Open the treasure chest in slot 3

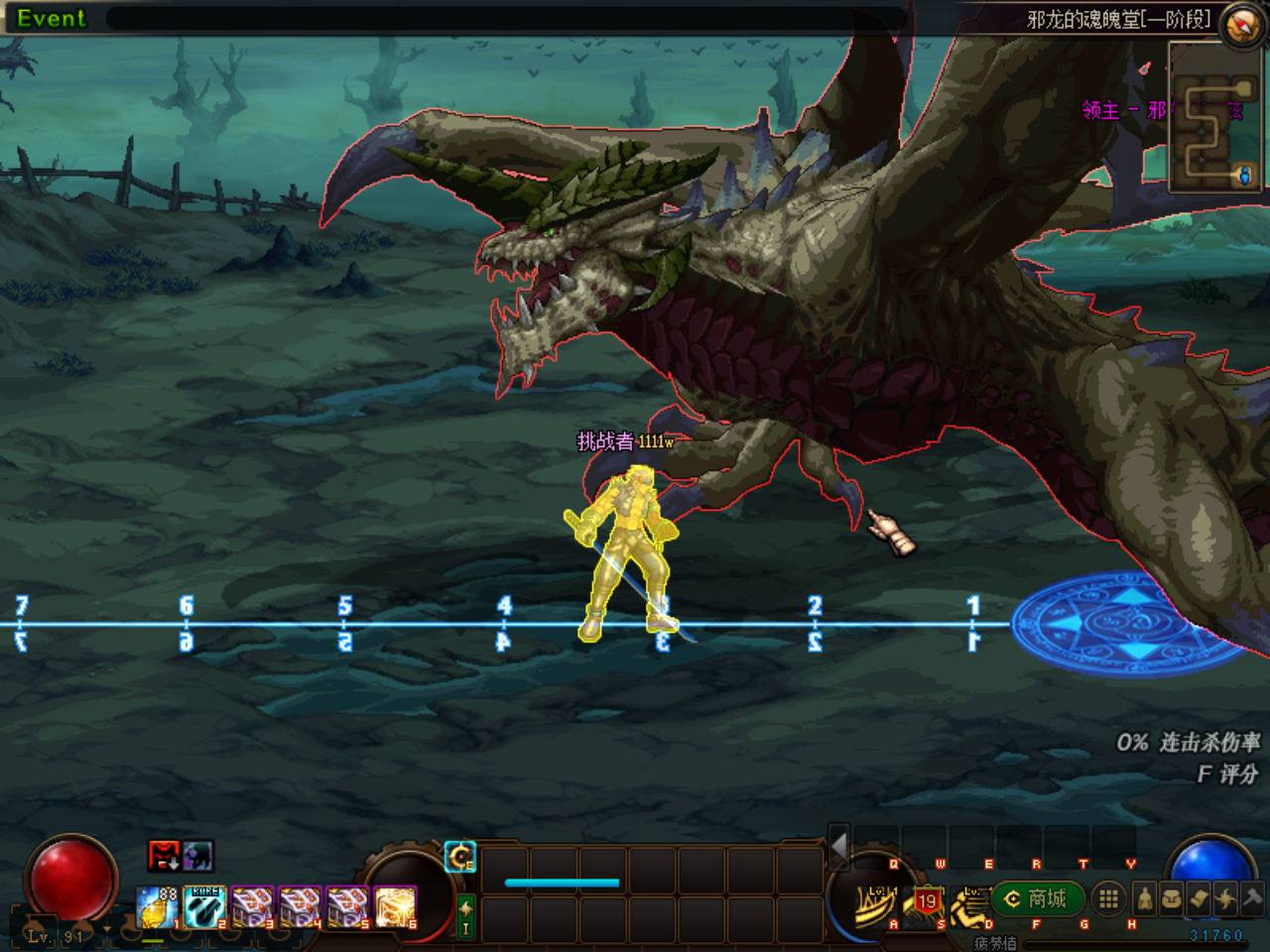253,906
